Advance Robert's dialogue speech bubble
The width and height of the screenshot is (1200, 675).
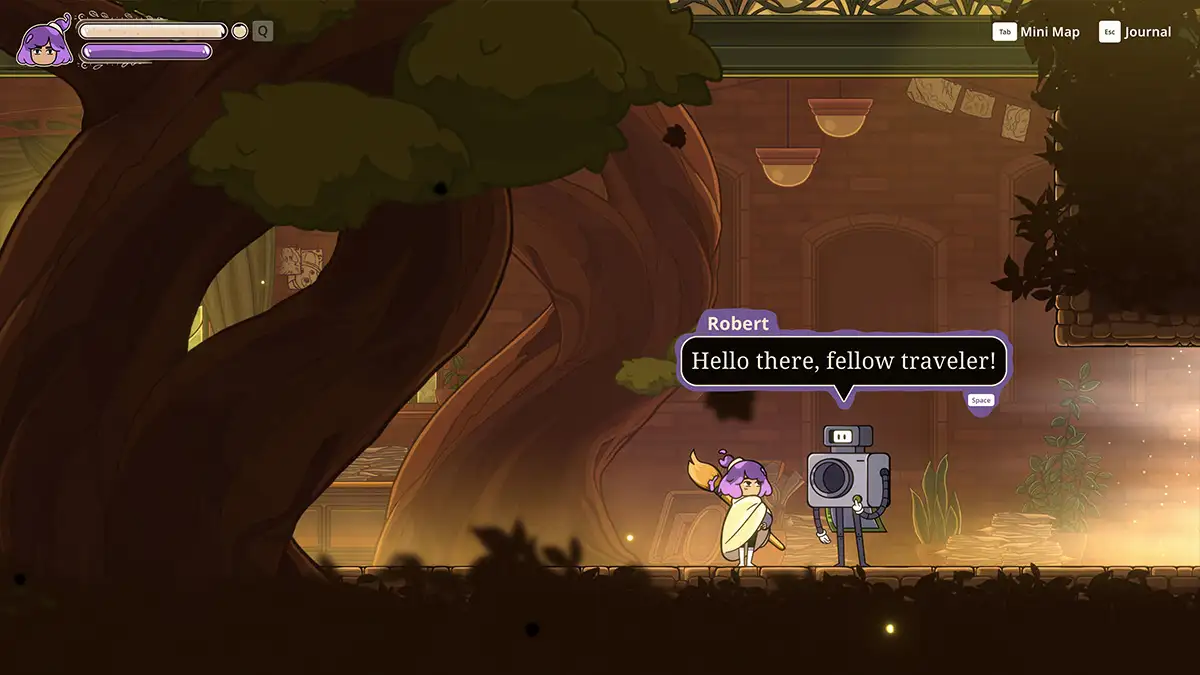(x=843, y=361)
